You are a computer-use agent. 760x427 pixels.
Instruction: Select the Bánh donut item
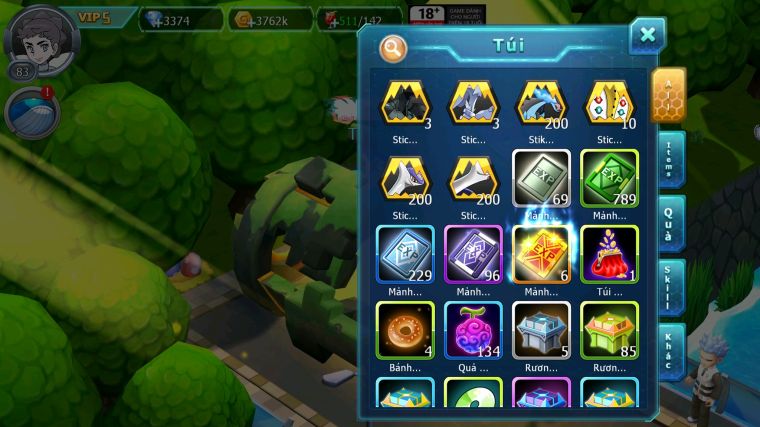(405, 329)
